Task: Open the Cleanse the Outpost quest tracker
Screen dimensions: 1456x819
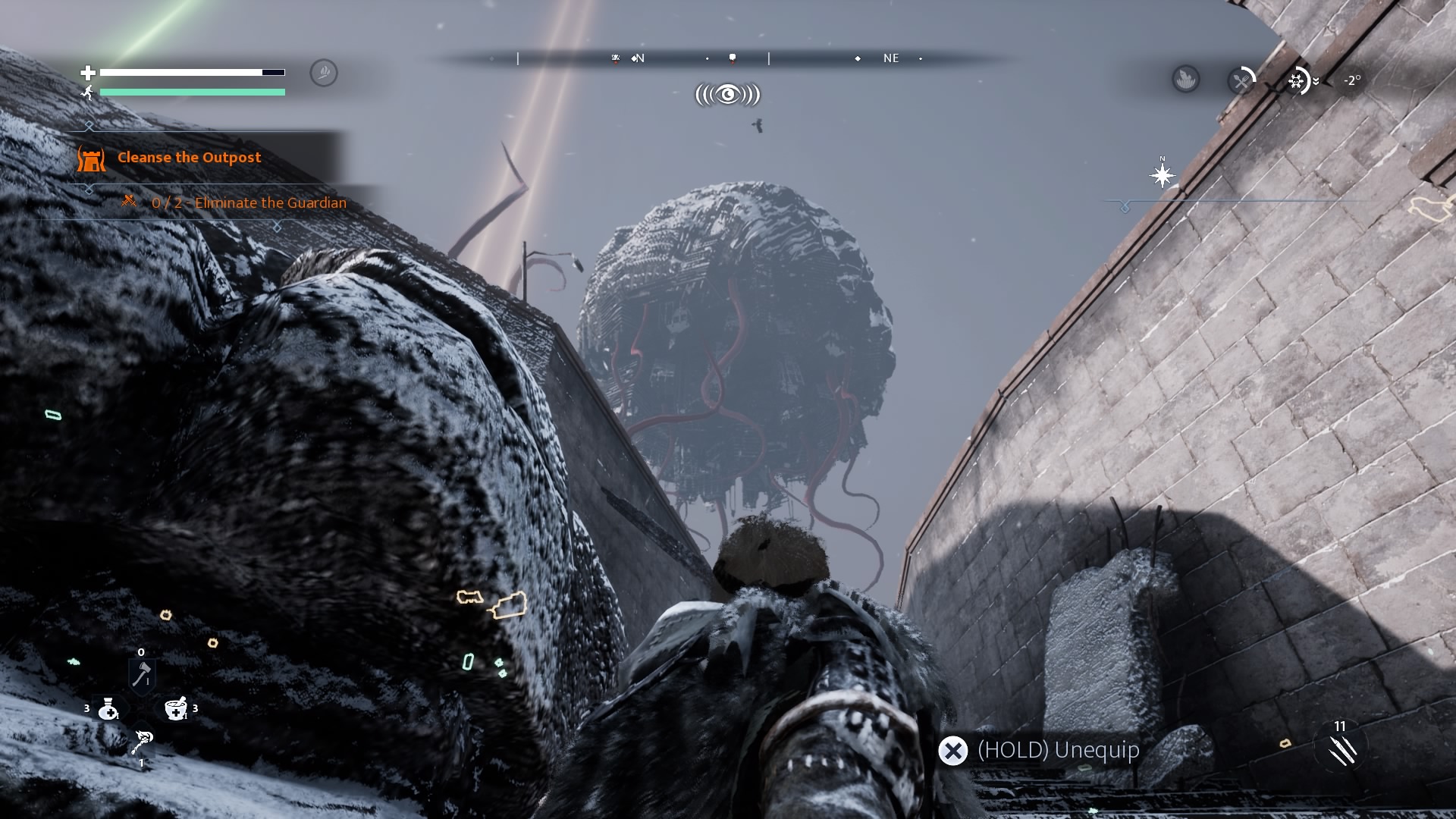Action: (189, 158)
